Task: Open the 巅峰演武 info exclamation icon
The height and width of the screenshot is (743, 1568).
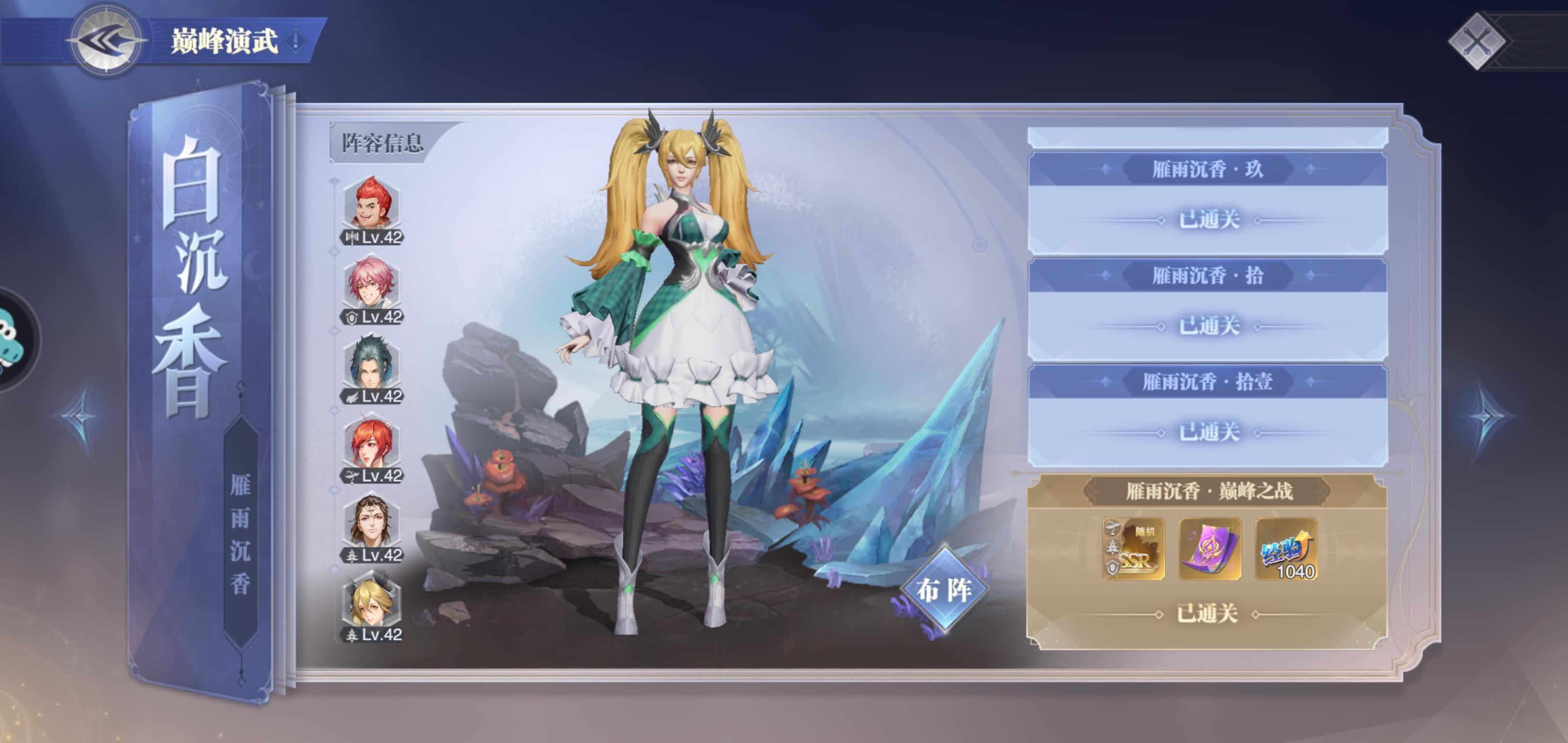Action: pos(296,41)
